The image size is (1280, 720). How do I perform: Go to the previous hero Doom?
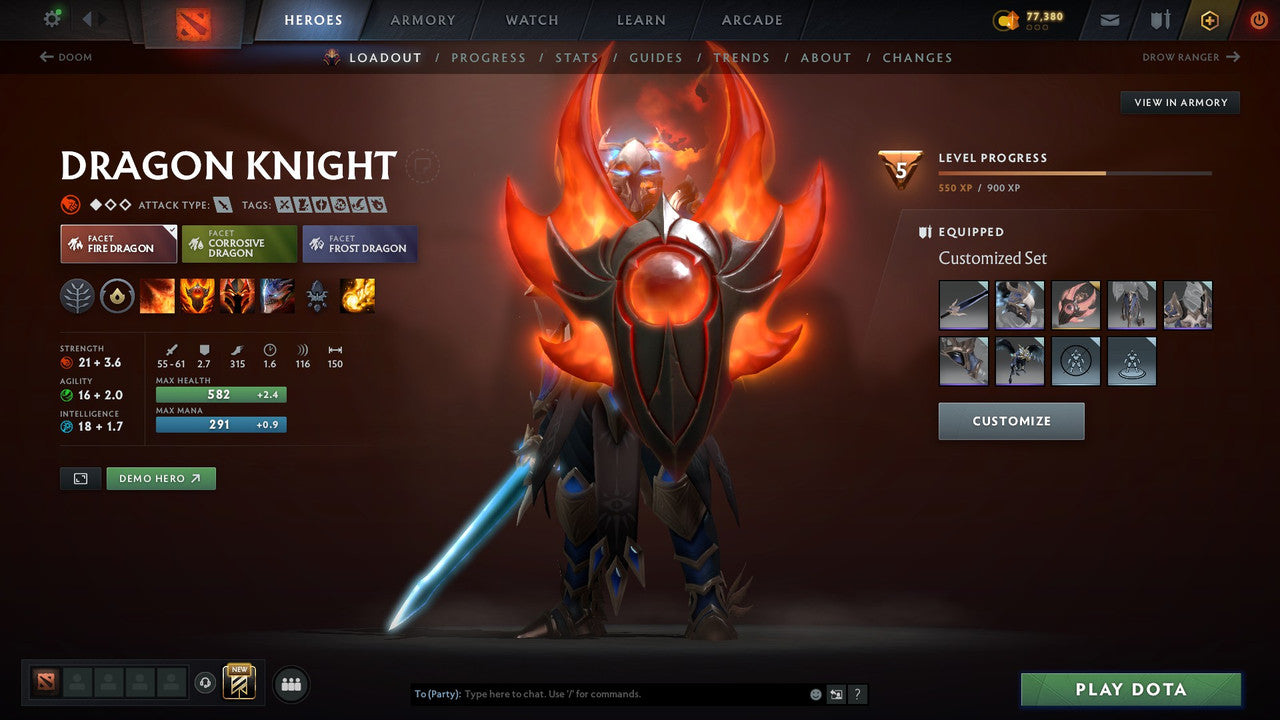pyautogui.click(x=65, y=57)
